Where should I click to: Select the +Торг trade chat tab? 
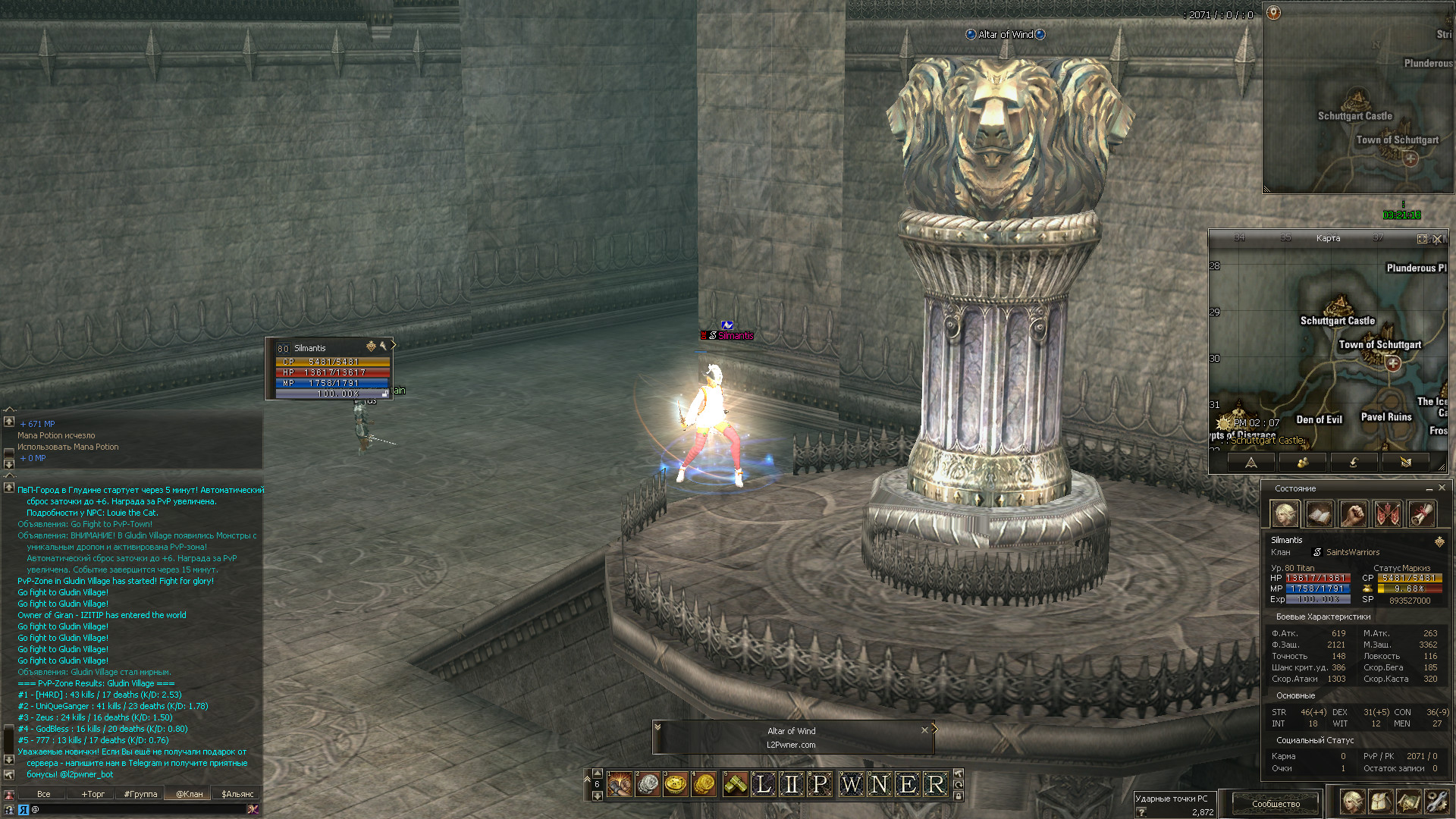click(93, 794)
